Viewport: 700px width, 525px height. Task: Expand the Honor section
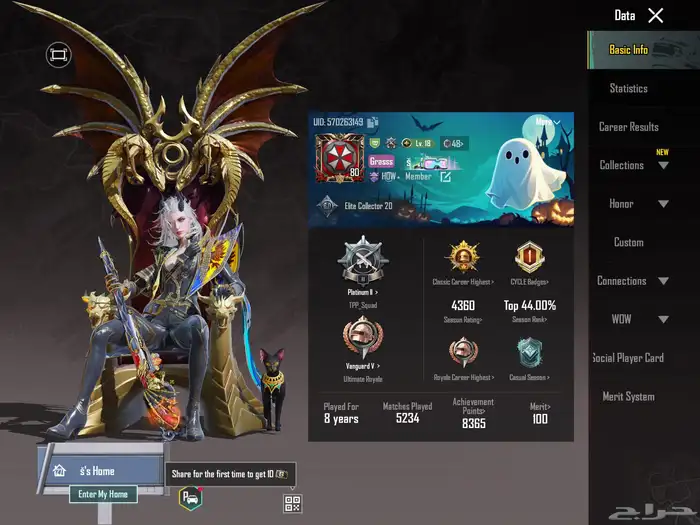pyautogui.click(x=663, y=204)
